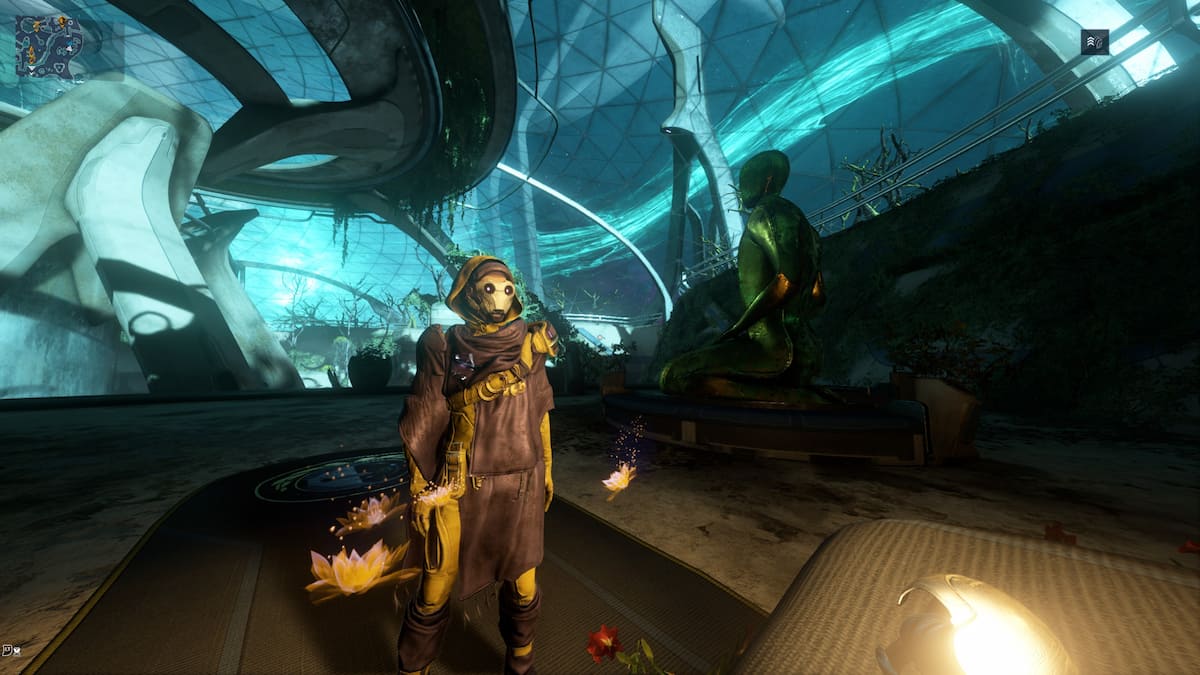
Task: Click the chevron emblem icon at top right
Action: coord(1094,42)
